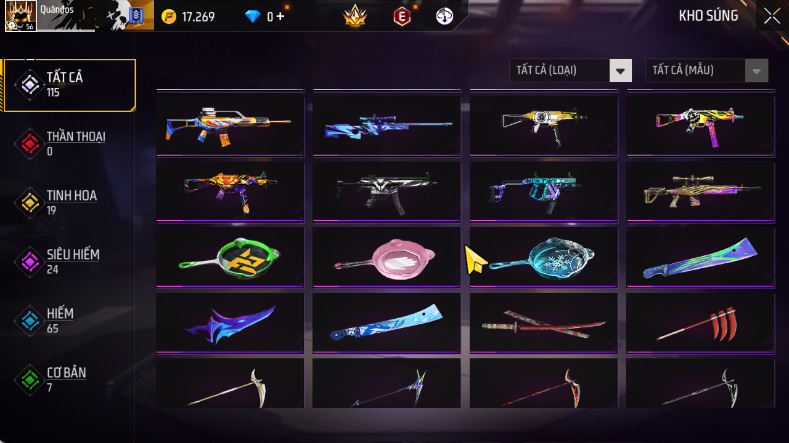Switch to the Thần Thoại tab

tap(69, 143)
